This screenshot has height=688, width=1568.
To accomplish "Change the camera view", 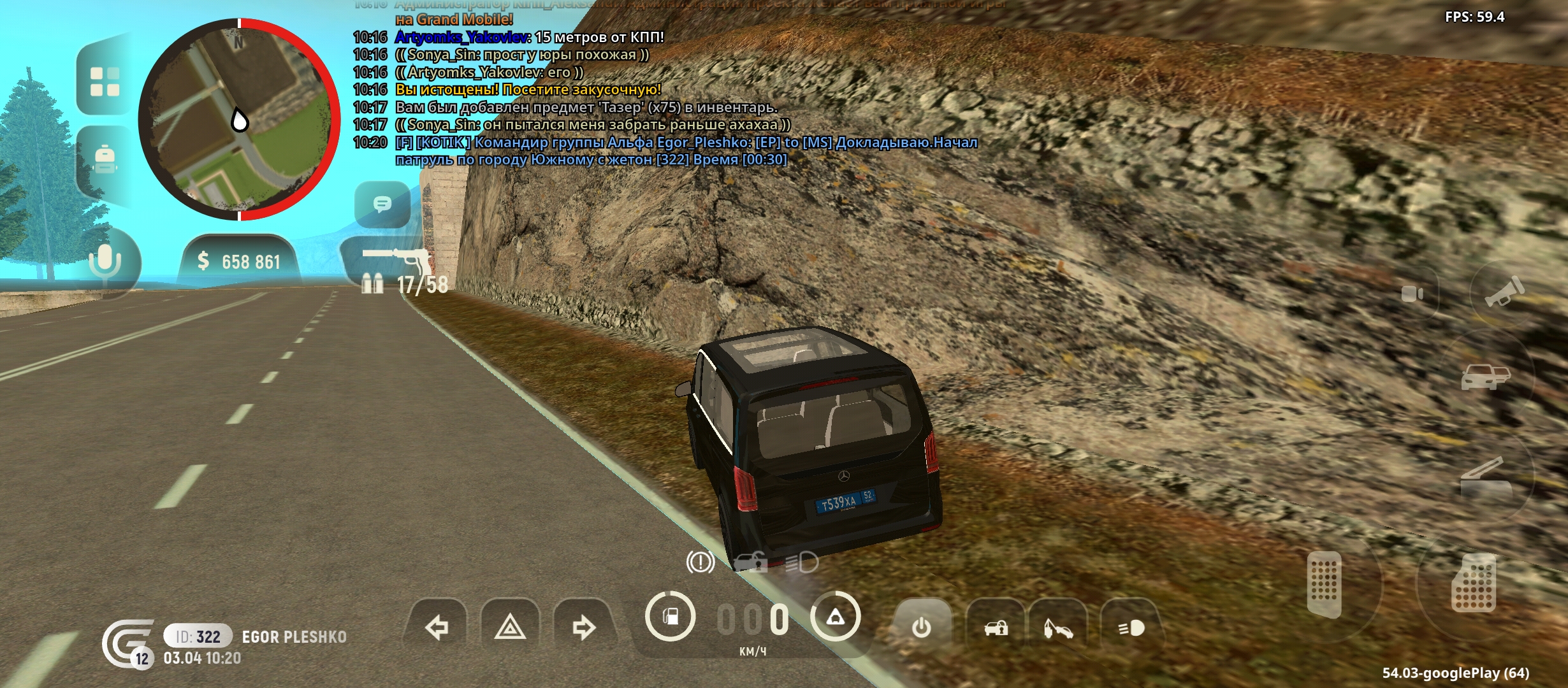I will click(x=1412, y=294).
